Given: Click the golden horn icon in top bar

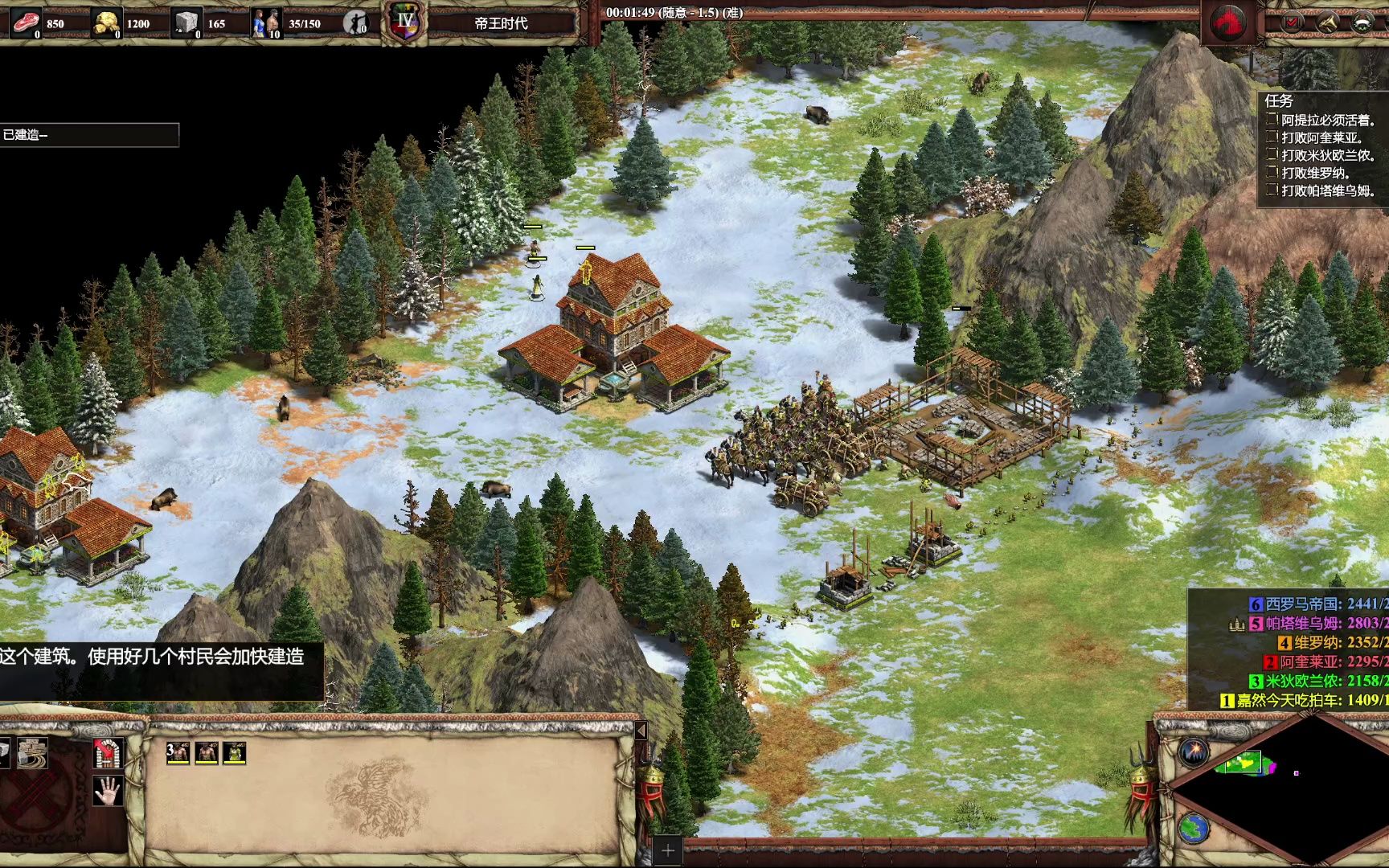Looking at the screenshot, I should 1327,23.
